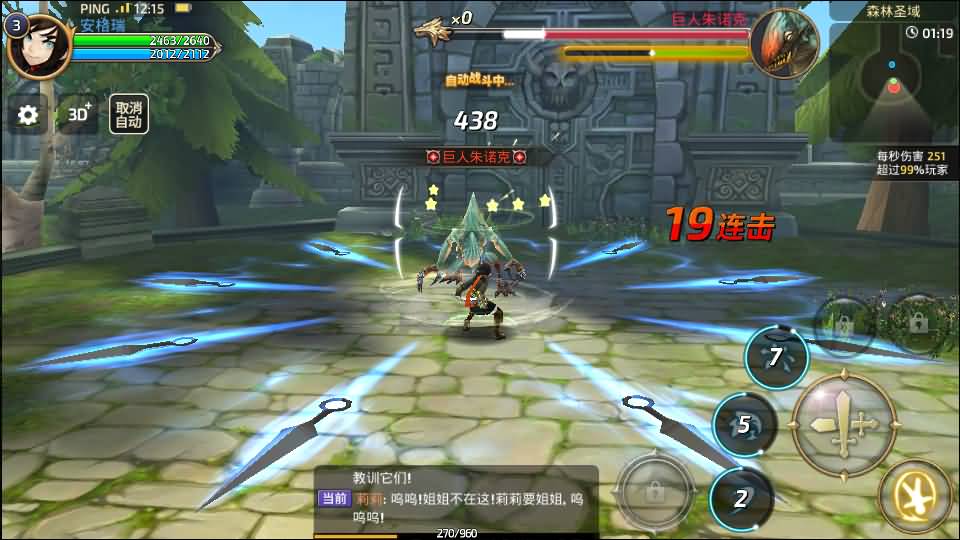
Task: Use the skill showing cooldown 7
Action: click(x=775, y=358)
